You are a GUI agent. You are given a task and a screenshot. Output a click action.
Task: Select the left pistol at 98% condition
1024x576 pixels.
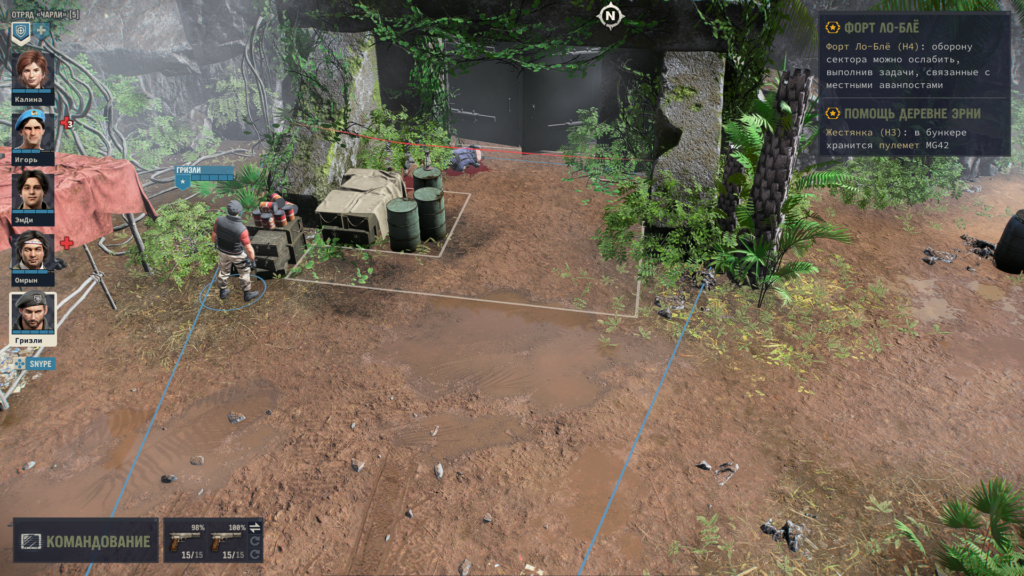click(185, 540)
